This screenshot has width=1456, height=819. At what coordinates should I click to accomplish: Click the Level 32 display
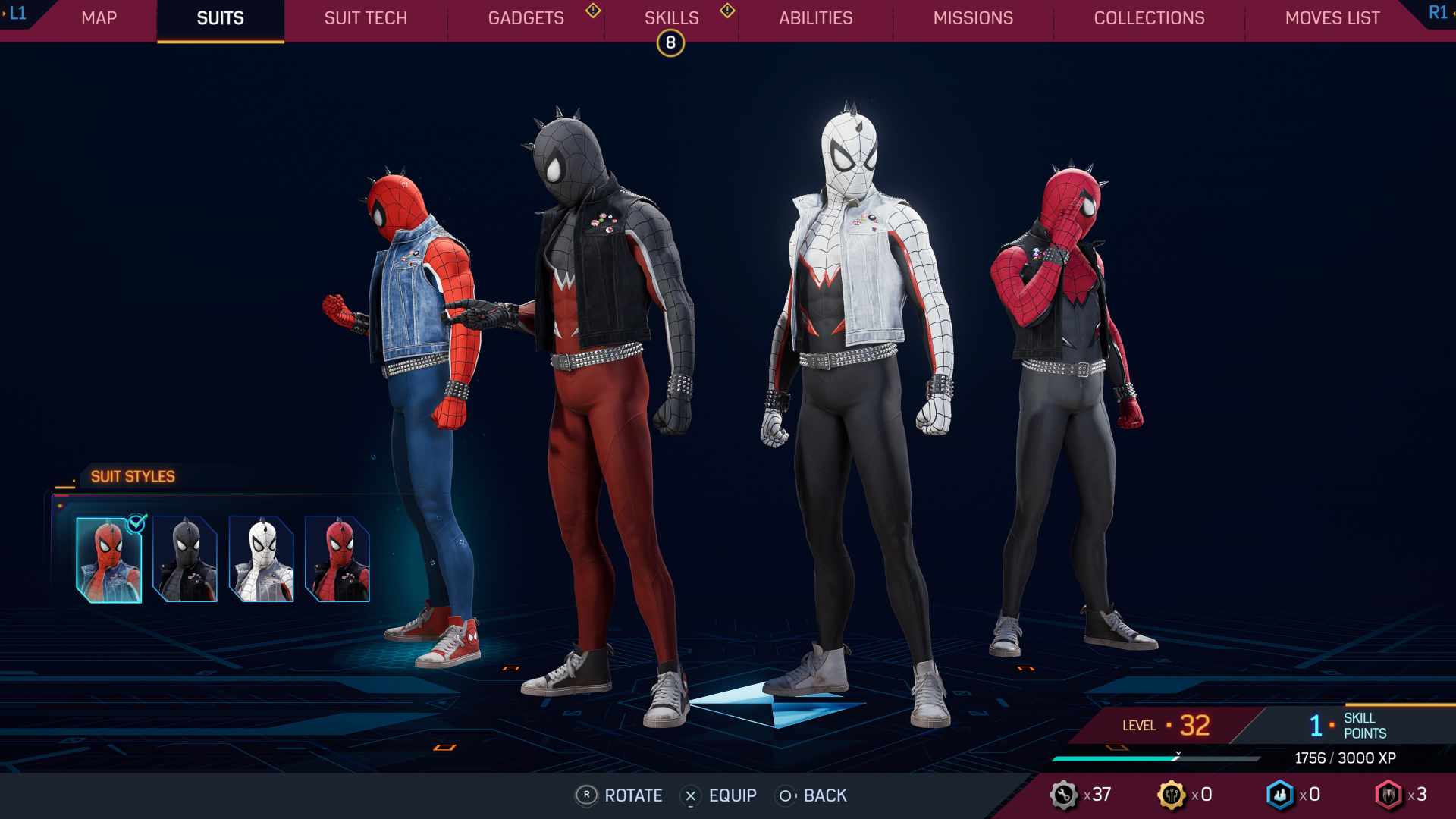tap(1163, 725)
